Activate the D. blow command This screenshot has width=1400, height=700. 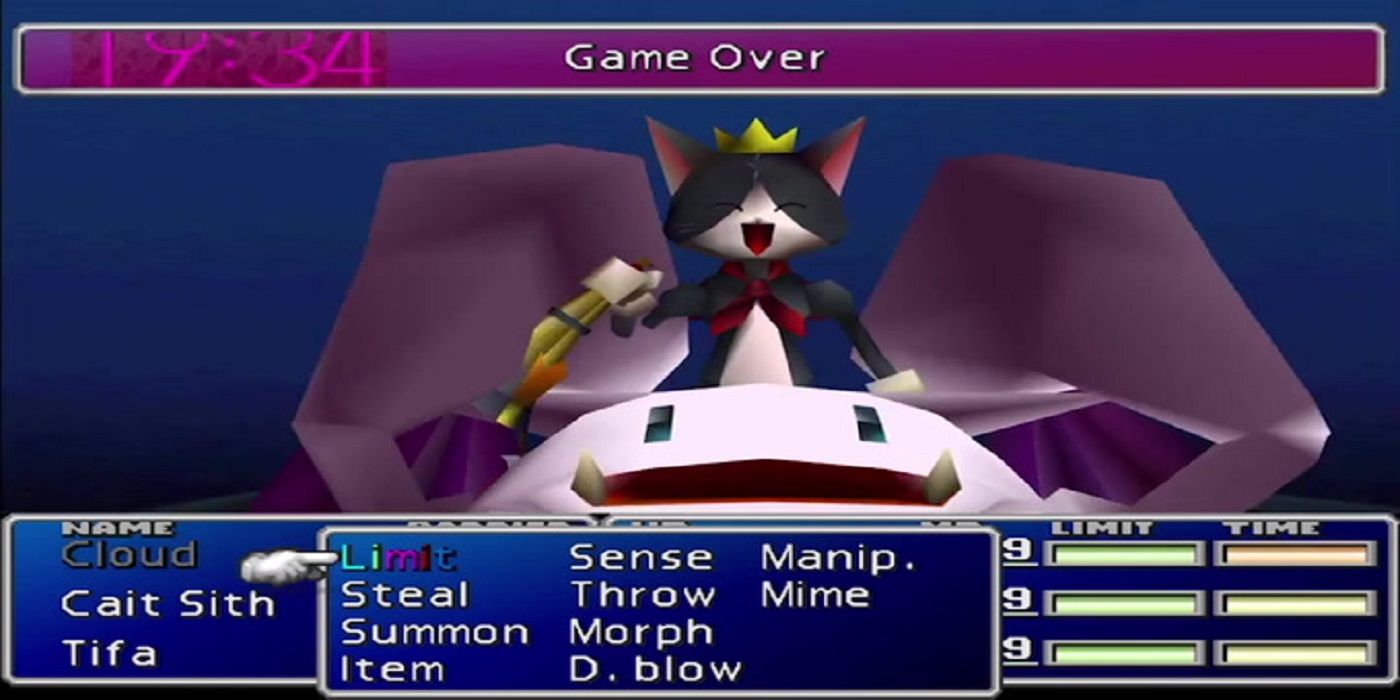point(655,669)
